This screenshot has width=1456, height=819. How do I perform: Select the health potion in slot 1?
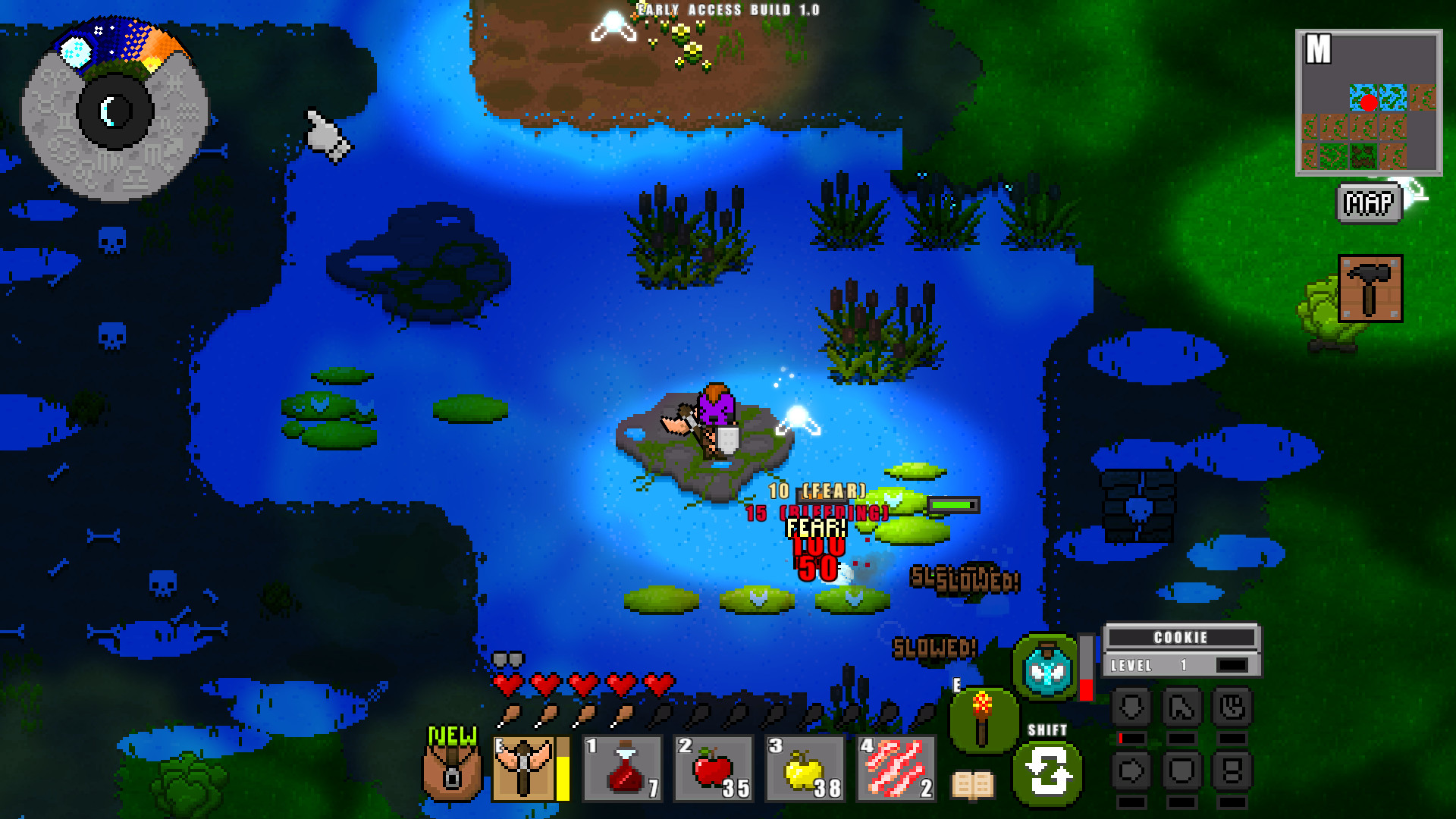pos(621,768)
